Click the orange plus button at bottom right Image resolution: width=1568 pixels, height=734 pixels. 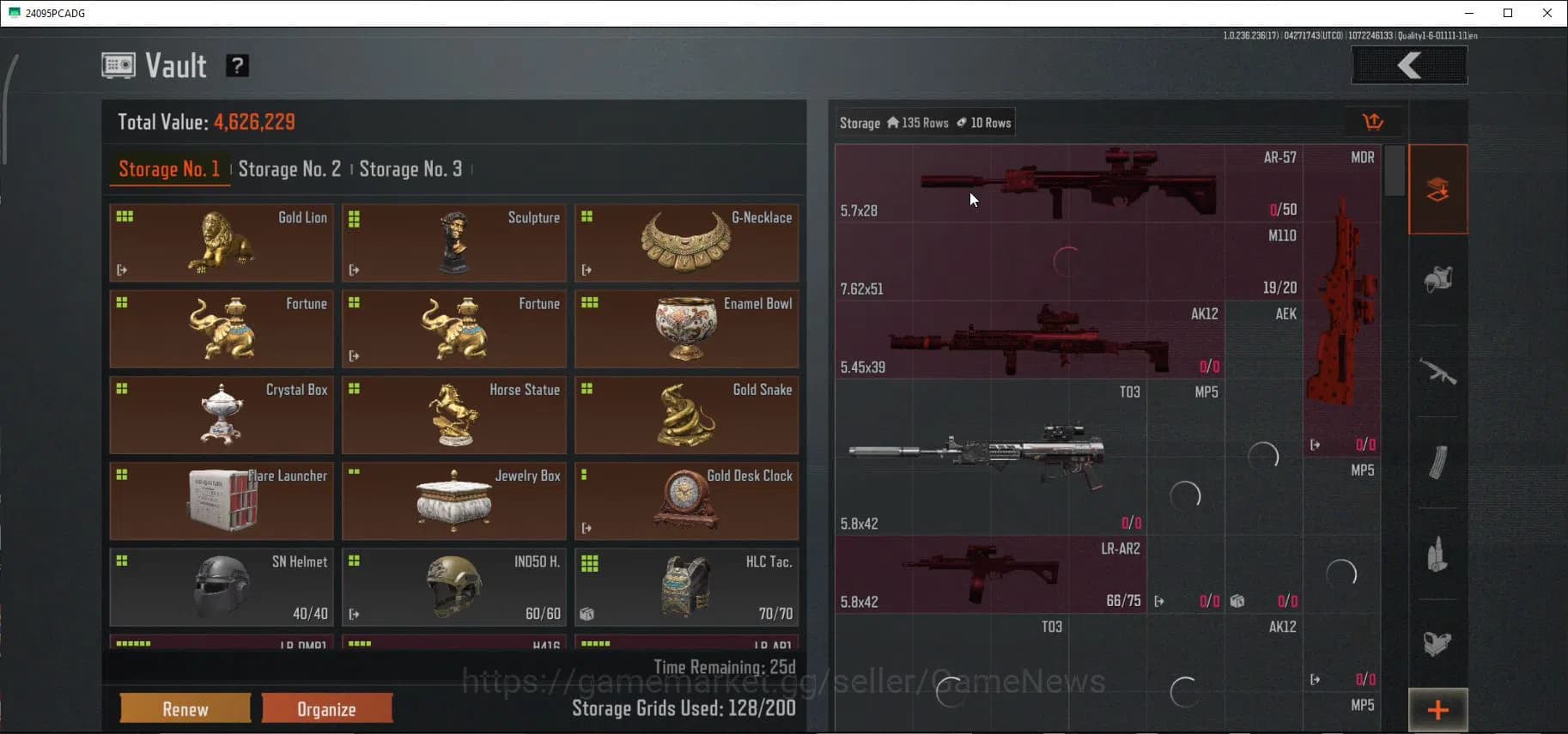pyautogui.click(x=1437, y=709)
